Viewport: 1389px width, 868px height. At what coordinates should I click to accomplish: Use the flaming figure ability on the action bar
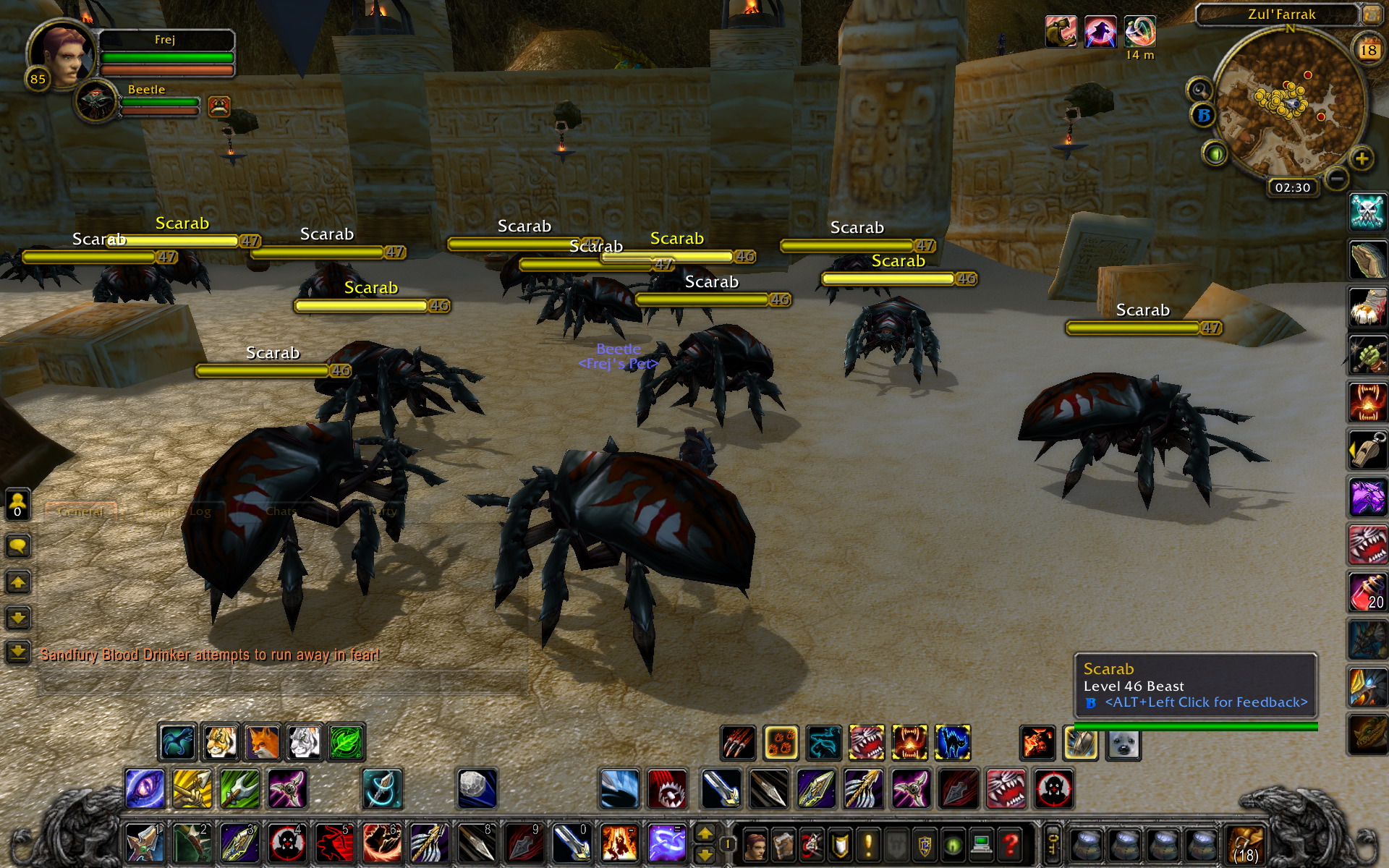click(x=619, y=844)
